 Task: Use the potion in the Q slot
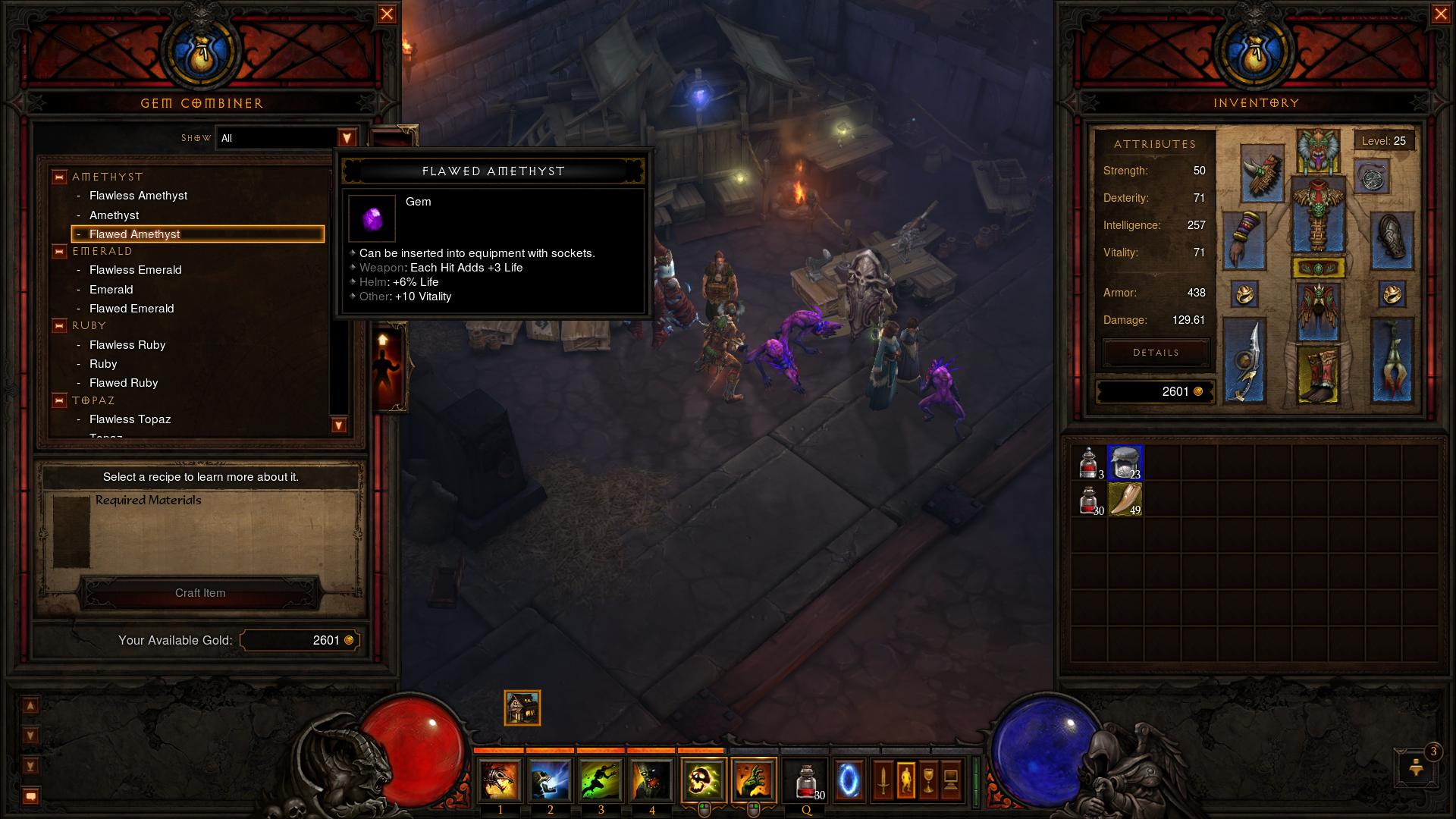(806, 780)
